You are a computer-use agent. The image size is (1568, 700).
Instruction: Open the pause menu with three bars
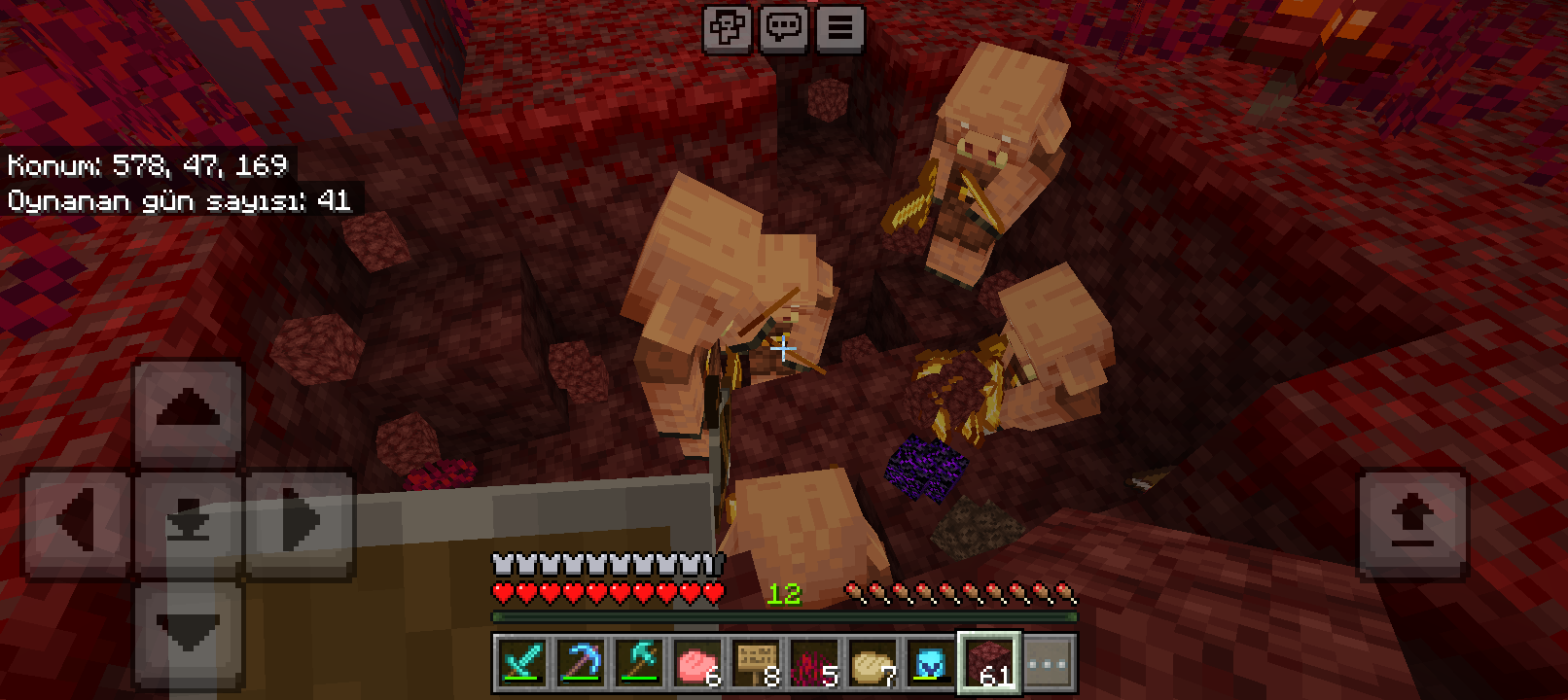pyautogui.click(x=840, y=29)
